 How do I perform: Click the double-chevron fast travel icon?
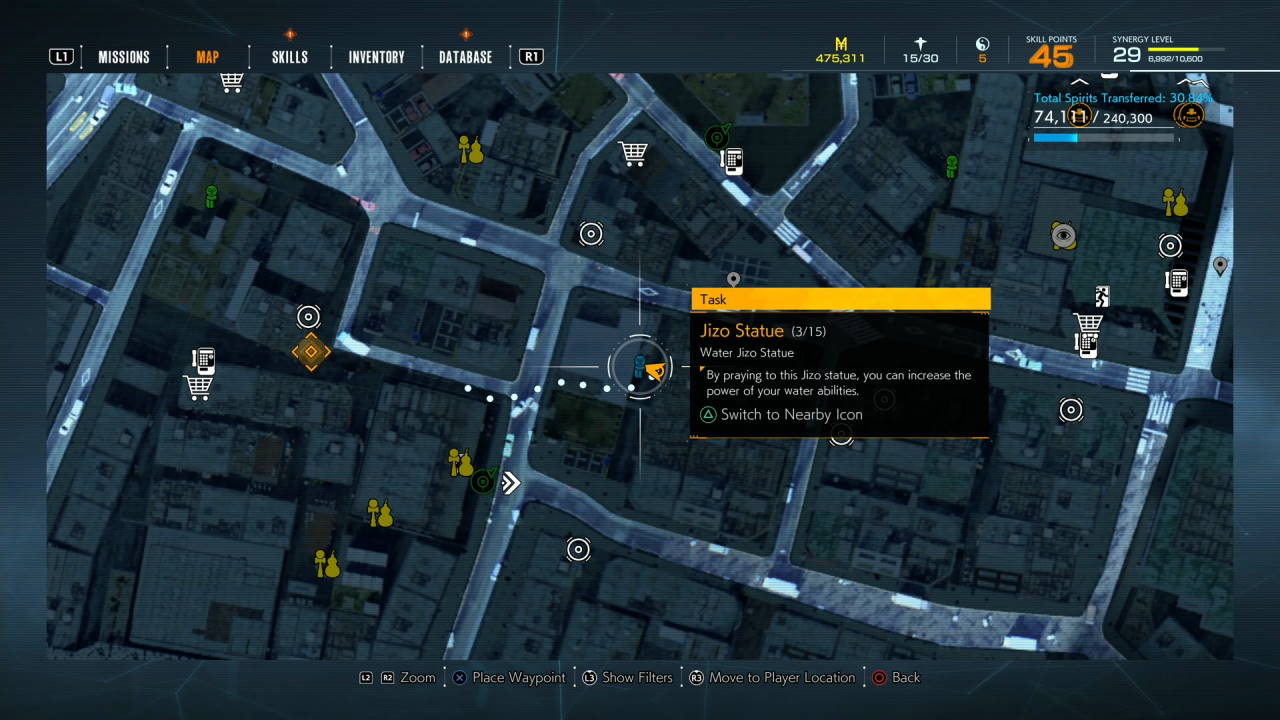click(510, 483)
